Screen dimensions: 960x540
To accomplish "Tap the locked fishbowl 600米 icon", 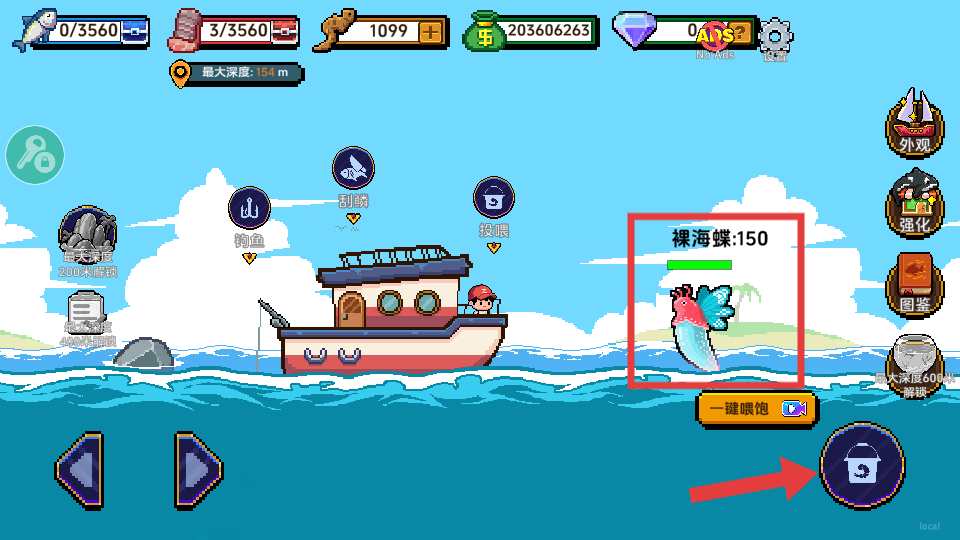I will (914, 360).
